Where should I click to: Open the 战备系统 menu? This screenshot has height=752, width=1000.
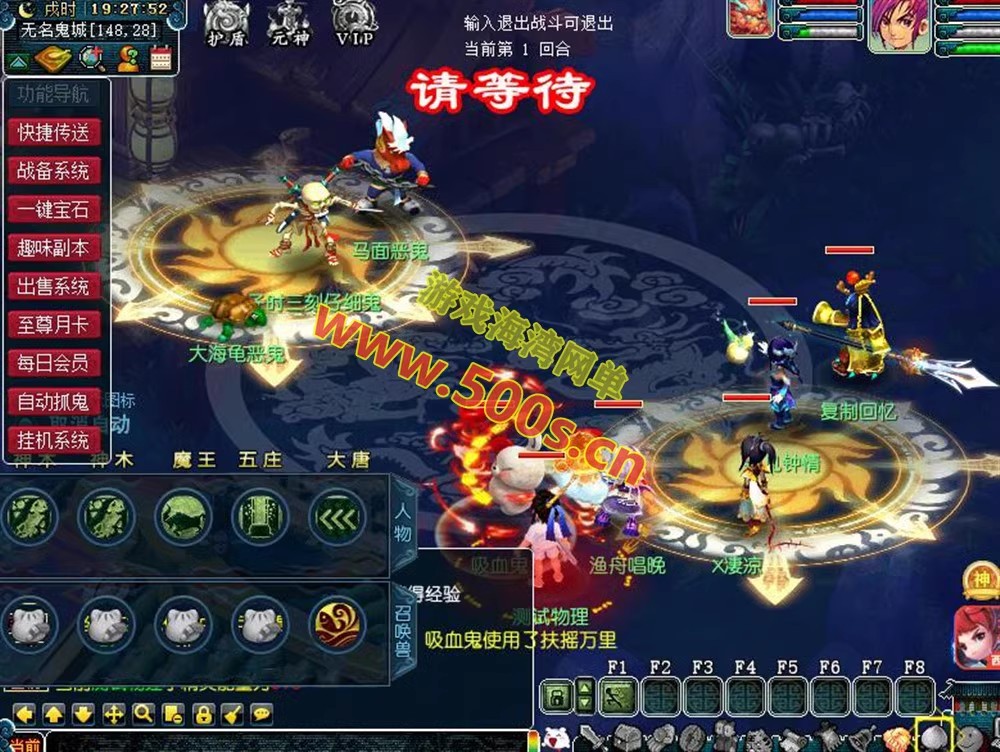point(54,171)
